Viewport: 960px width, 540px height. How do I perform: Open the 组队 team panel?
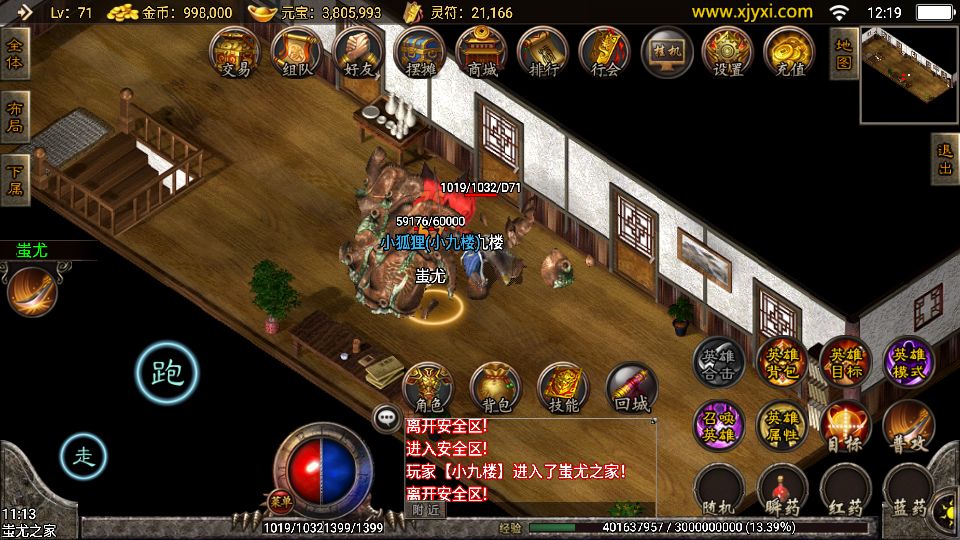(297, 51)
